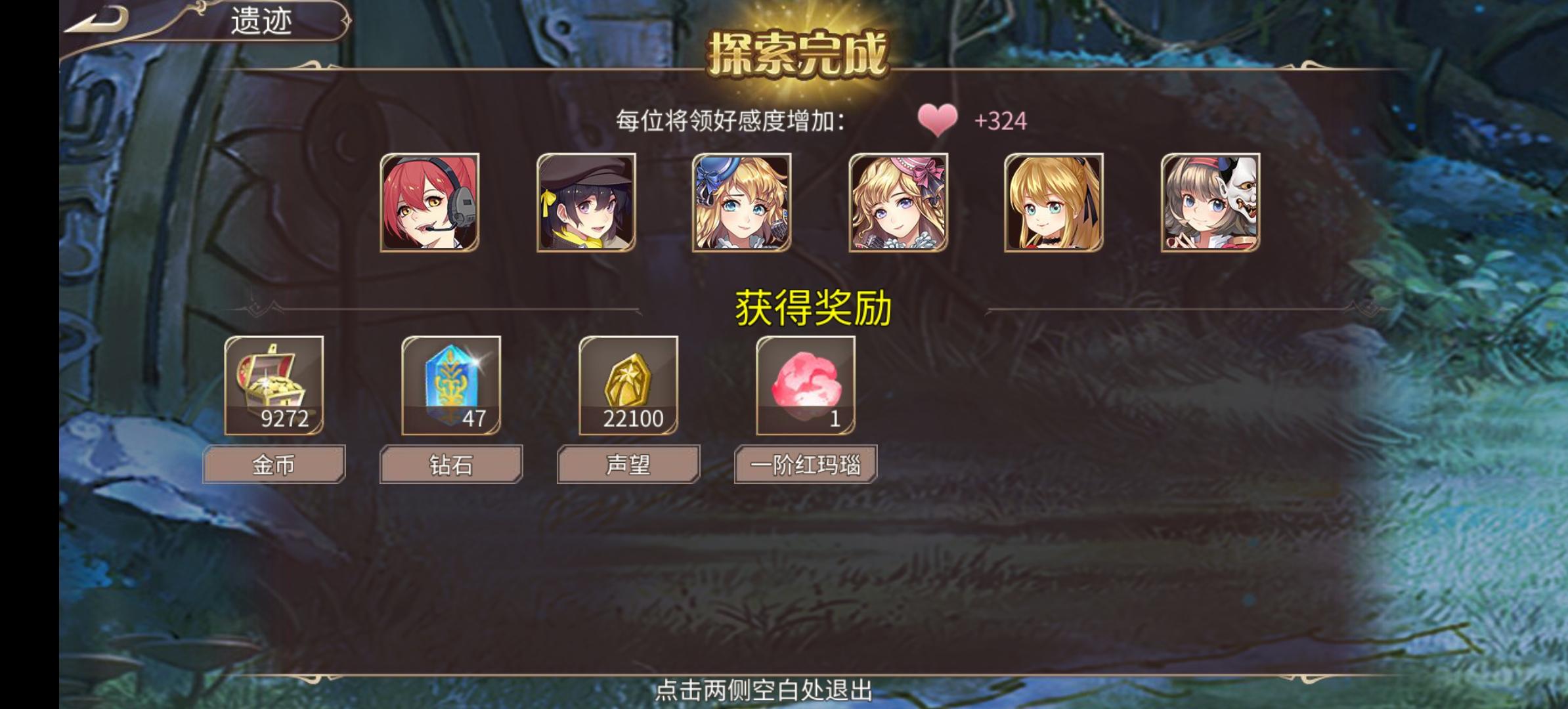This screenshot has width=1568, height=709.
Task: Click the +324 affection value text
Action: [x=1001, y=121]
